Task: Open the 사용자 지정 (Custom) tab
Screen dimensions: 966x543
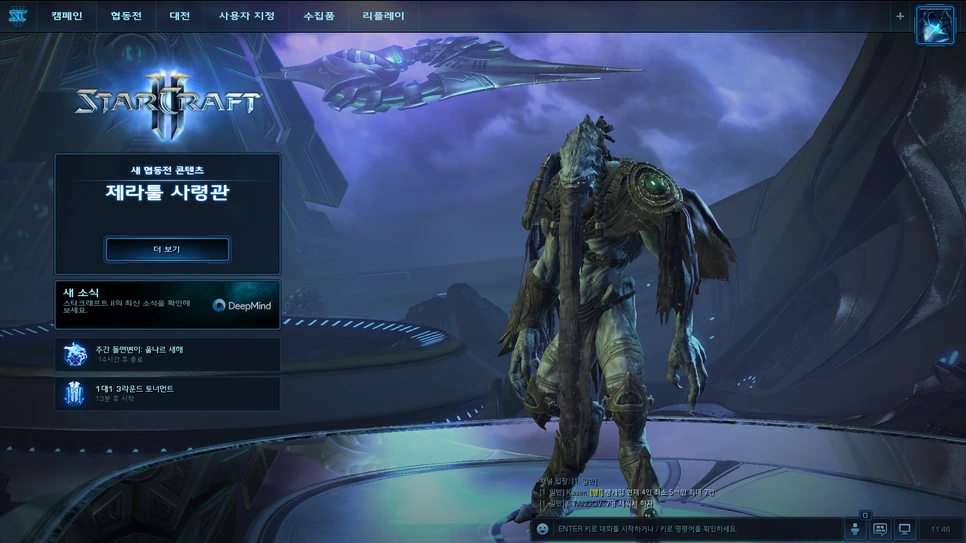Action: pos(246,16)
